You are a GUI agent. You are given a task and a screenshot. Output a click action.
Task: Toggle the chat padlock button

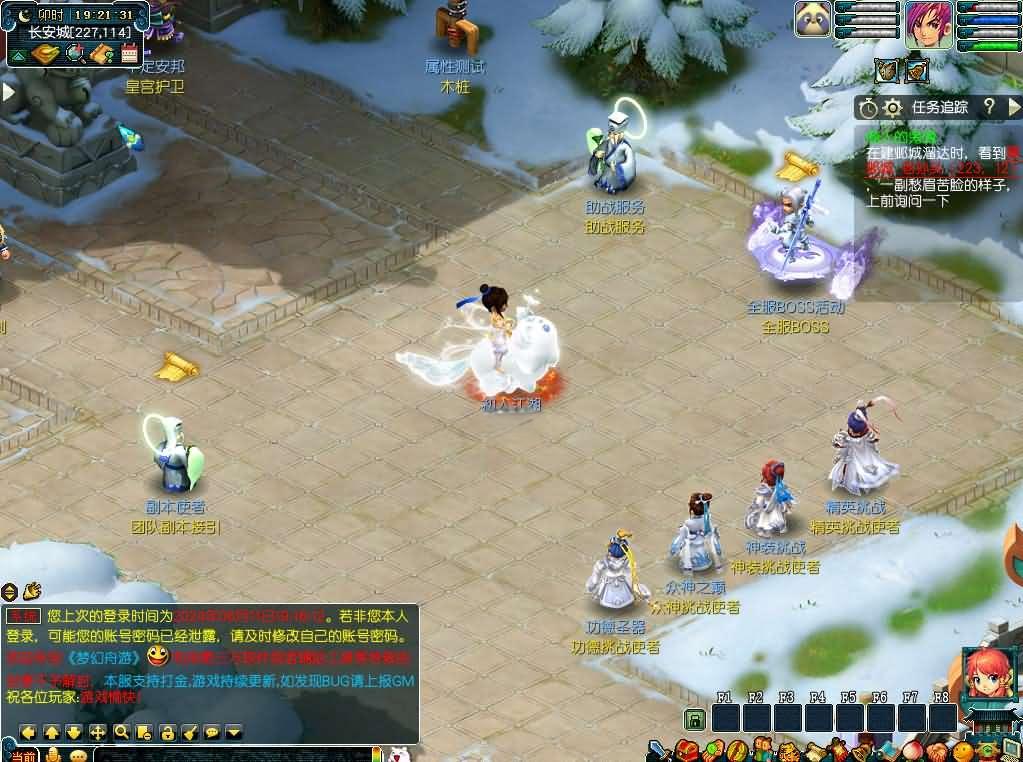[x=167, y=732]
